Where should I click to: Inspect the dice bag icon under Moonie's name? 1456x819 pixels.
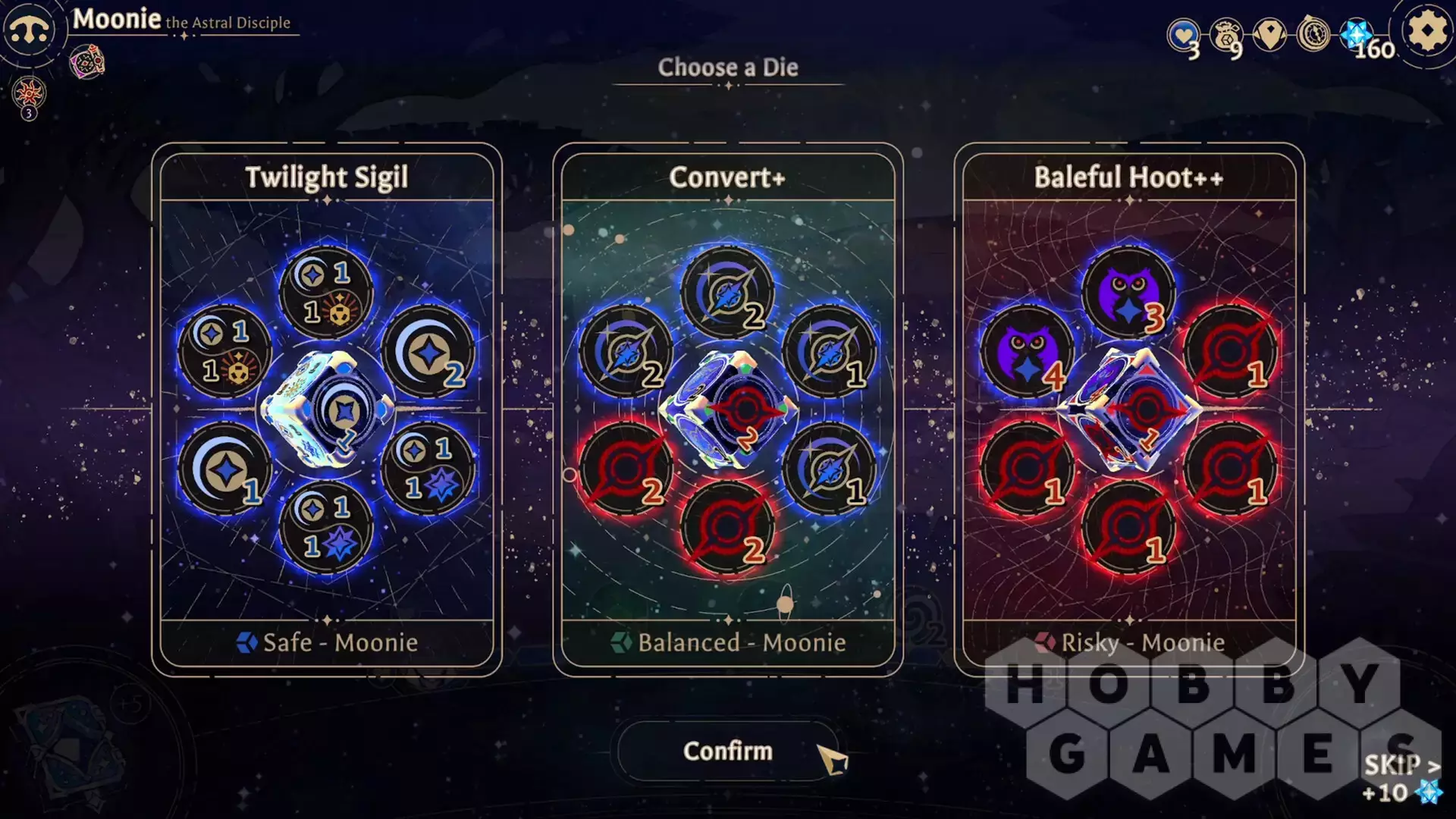(87, 62)
